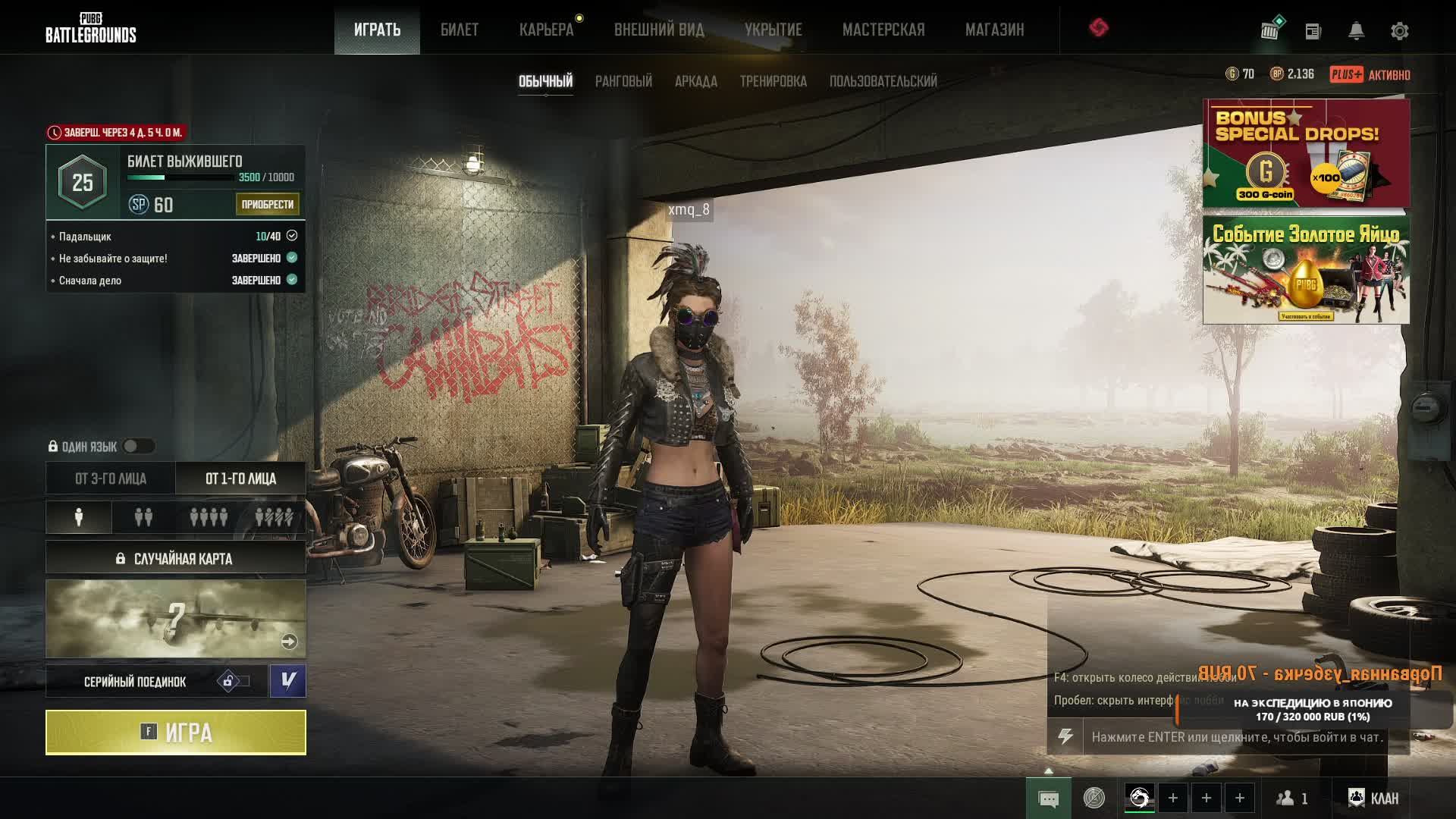
Task: Choose the duo team size icon
Action: point(143,517)
